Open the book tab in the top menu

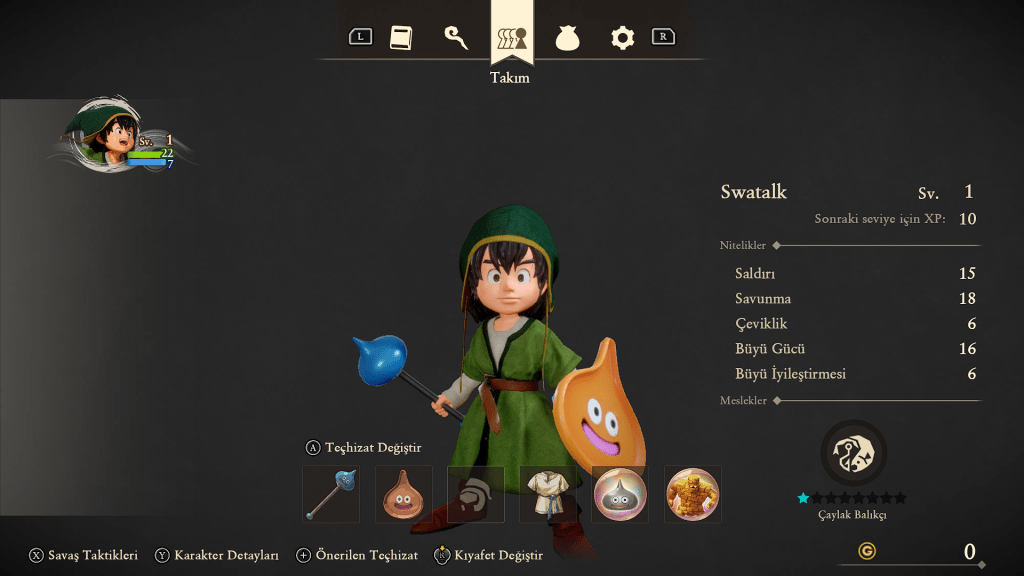(x=400, y=38)
